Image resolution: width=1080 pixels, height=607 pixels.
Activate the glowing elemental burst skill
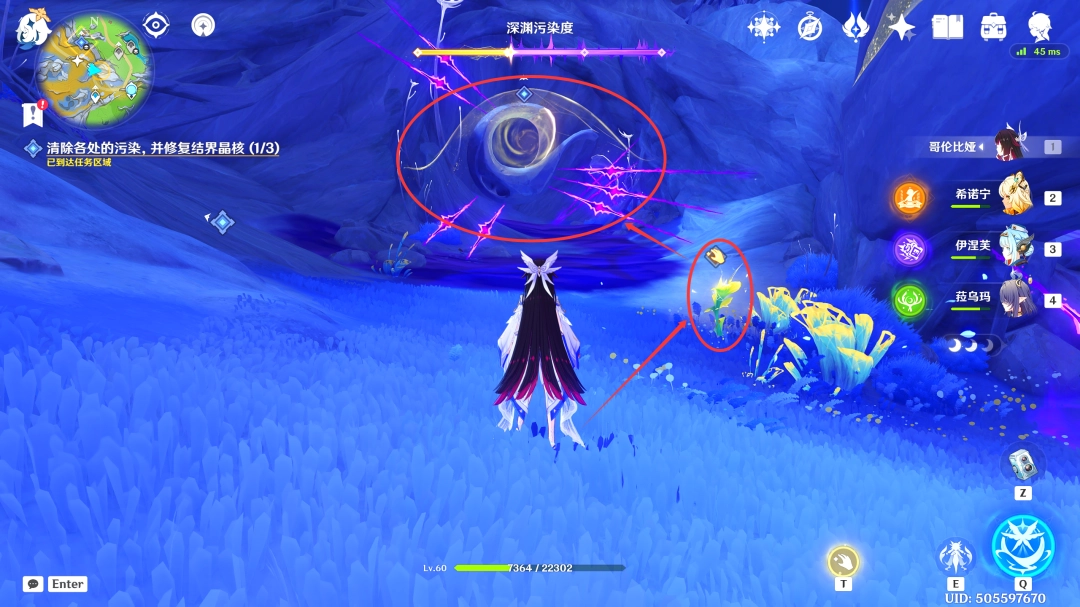coord(1022,545)
